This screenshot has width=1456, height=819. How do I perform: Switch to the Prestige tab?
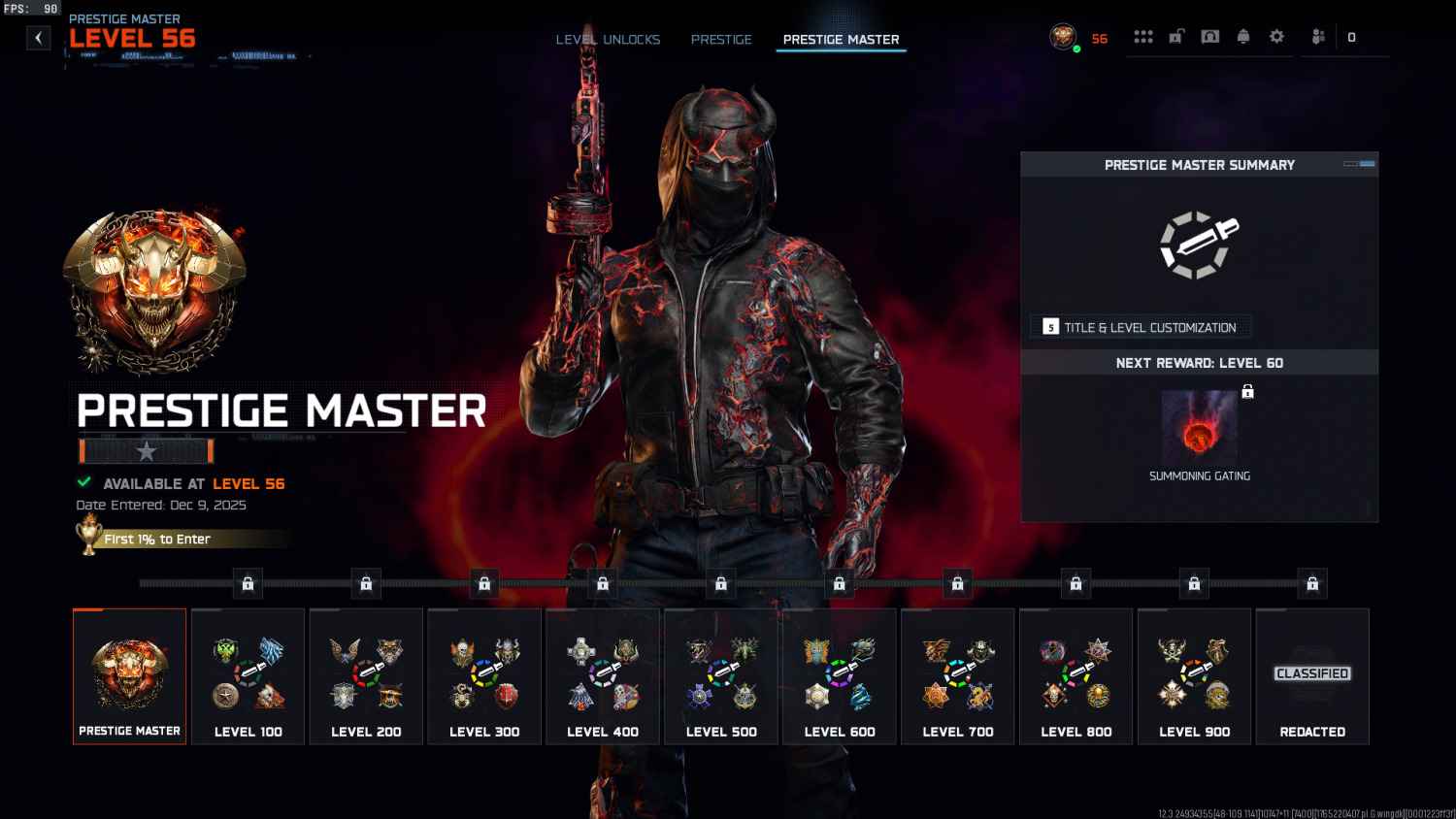tap(721, 40)
